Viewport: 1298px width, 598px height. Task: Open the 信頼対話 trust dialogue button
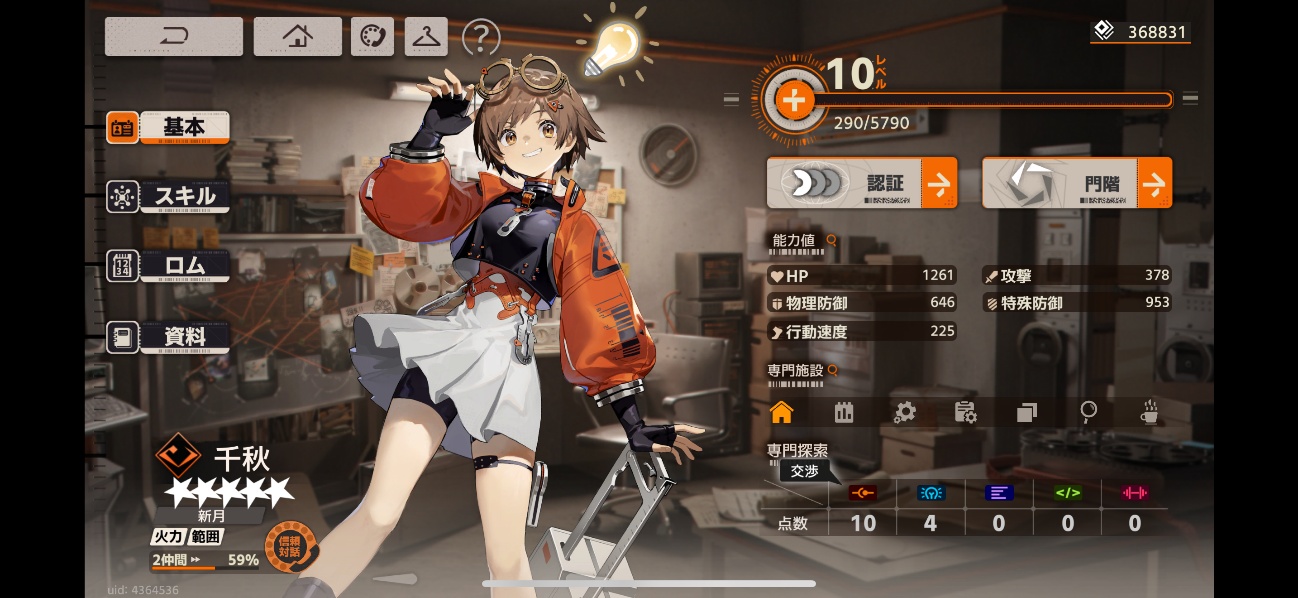(x=290, y=548)
